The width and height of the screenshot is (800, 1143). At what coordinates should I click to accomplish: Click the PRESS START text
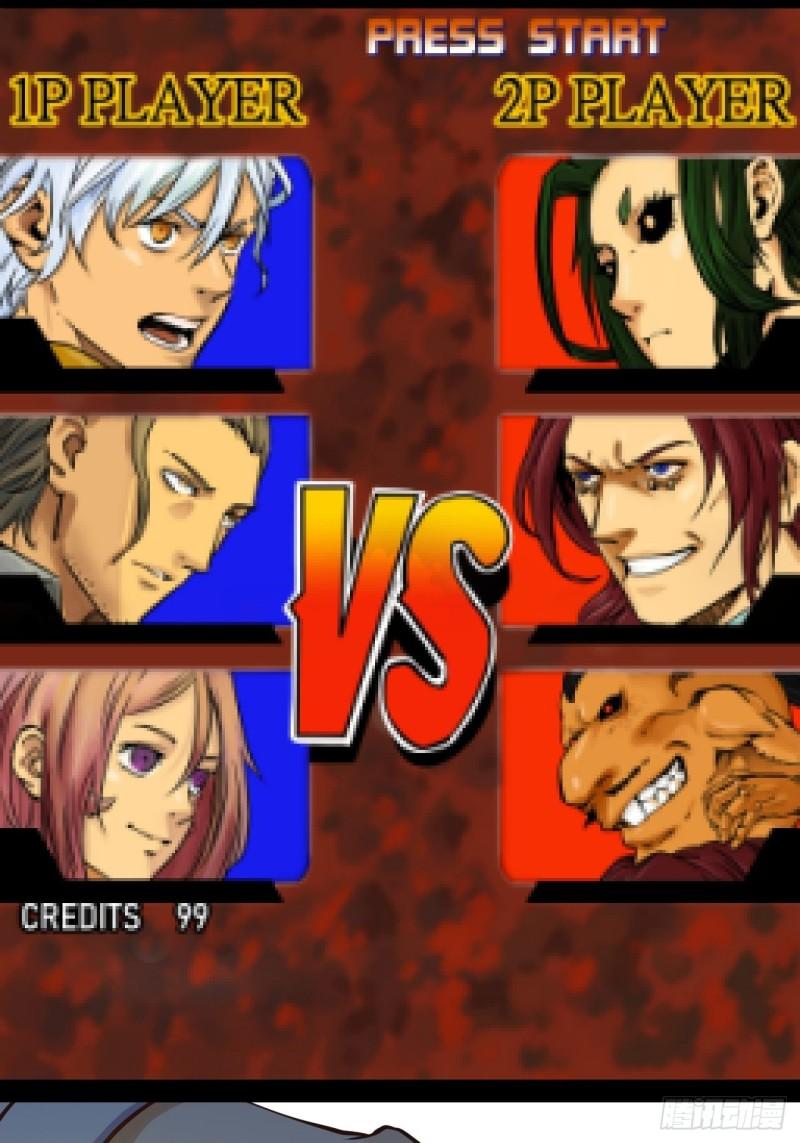coord(515,38)
